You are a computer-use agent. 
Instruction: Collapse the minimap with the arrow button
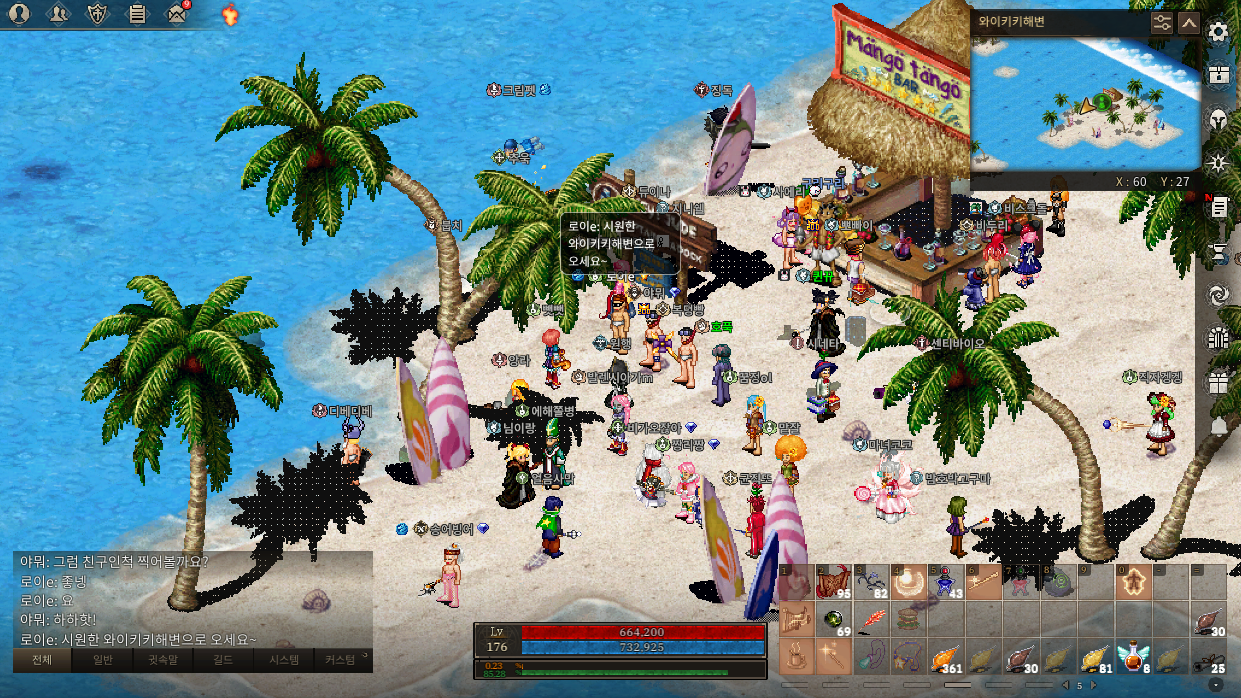pyautogui.click(x=1188, y=22)
